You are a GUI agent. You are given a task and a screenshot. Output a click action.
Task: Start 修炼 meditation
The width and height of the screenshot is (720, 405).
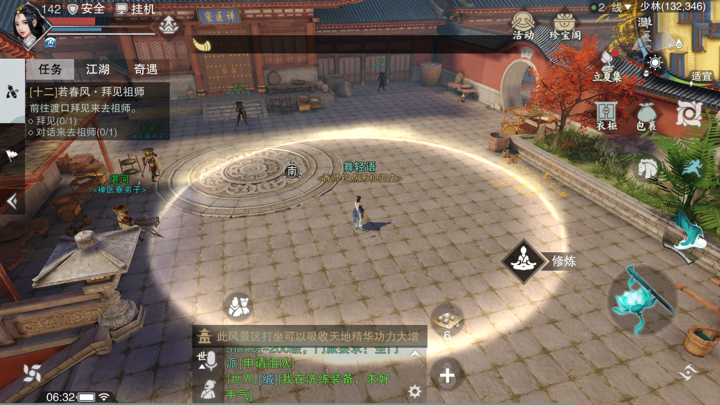523,262
